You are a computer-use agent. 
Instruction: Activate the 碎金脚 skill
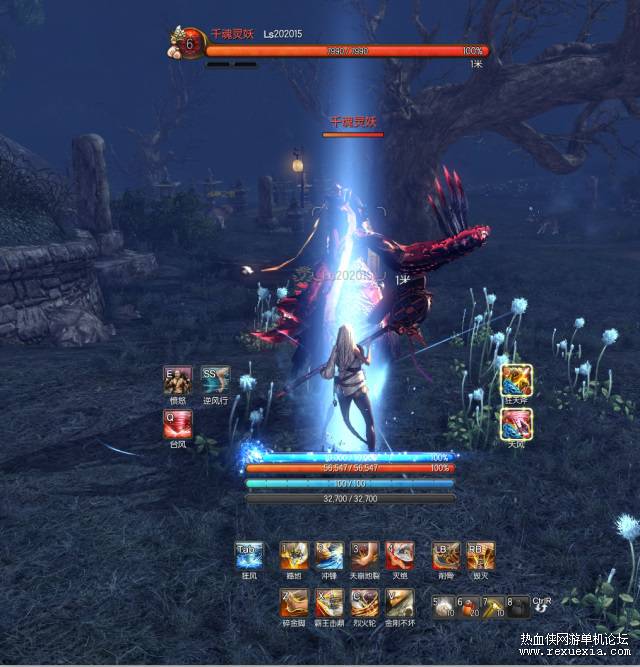[294, 602]
